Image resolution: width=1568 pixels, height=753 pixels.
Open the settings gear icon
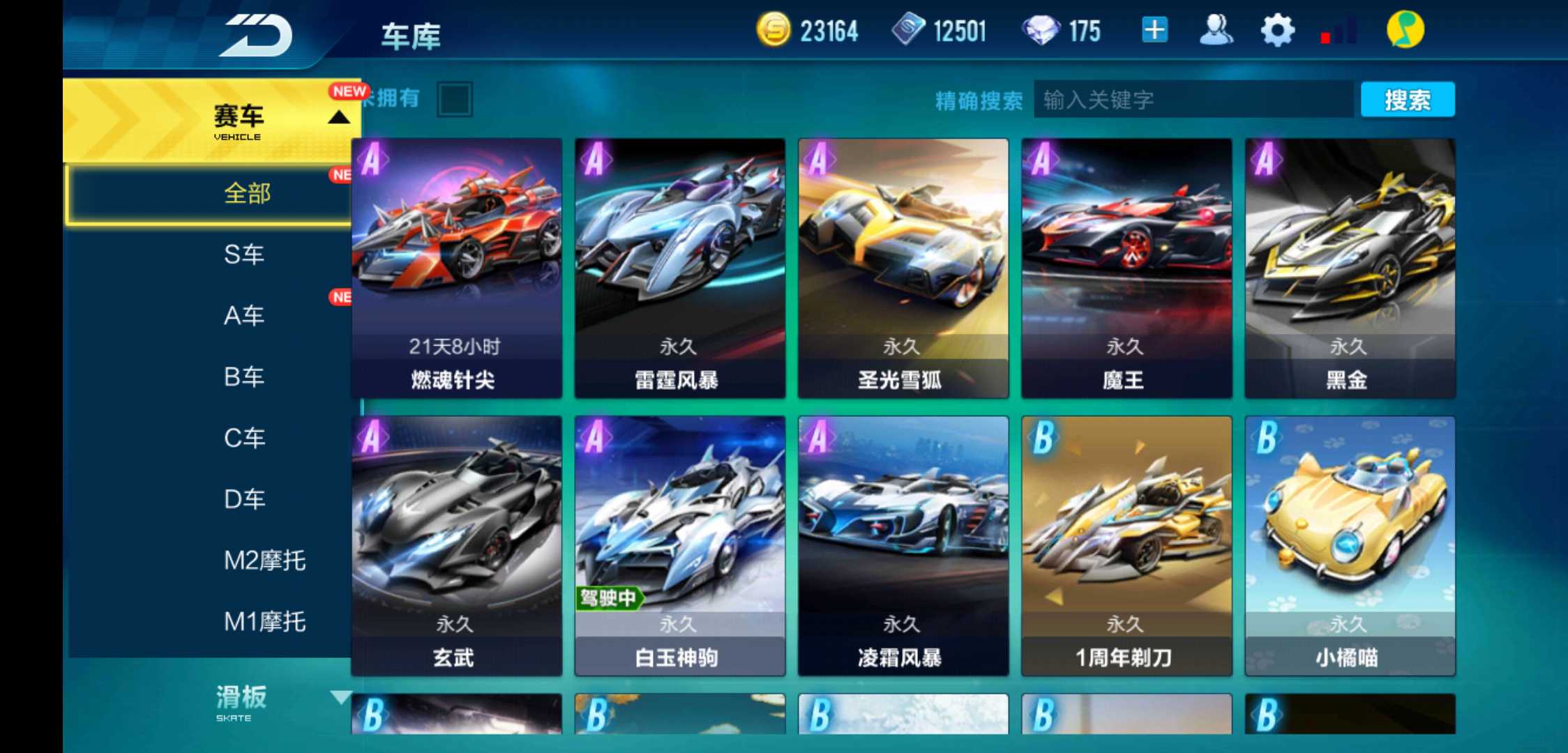pyautogui.click(x=1276, y=31)
